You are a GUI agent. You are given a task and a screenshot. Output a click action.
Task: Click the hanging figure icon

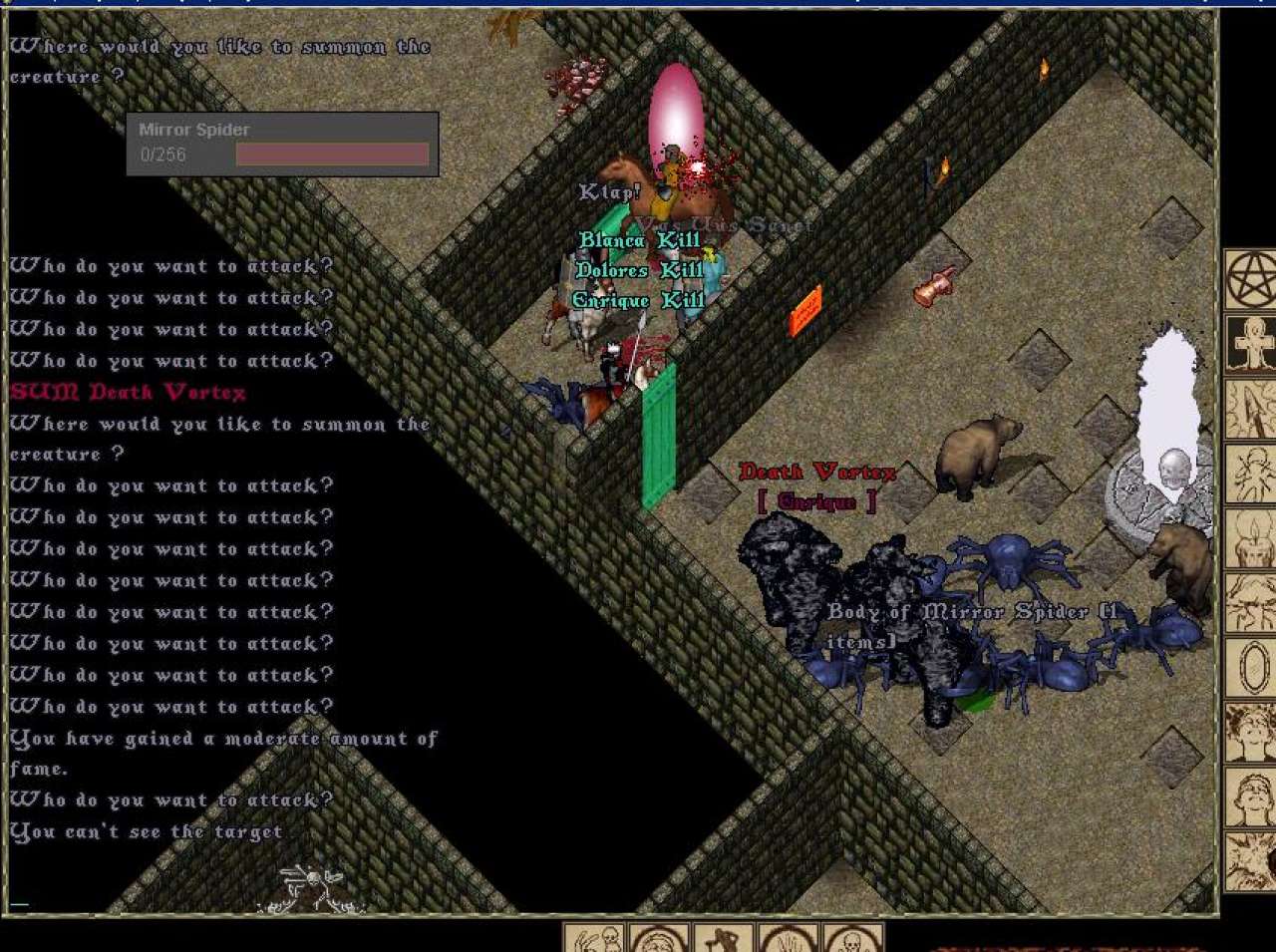723,939
